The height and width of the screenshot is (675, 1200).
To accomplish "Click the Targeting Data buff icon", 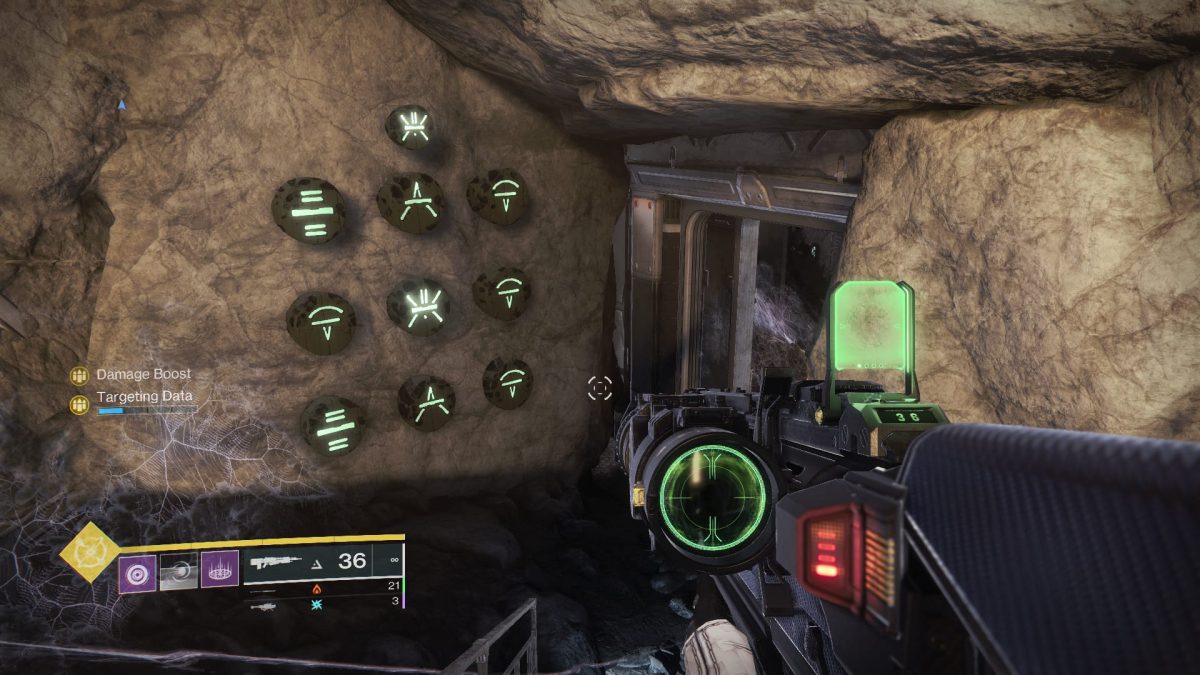I will pos(79,404).
